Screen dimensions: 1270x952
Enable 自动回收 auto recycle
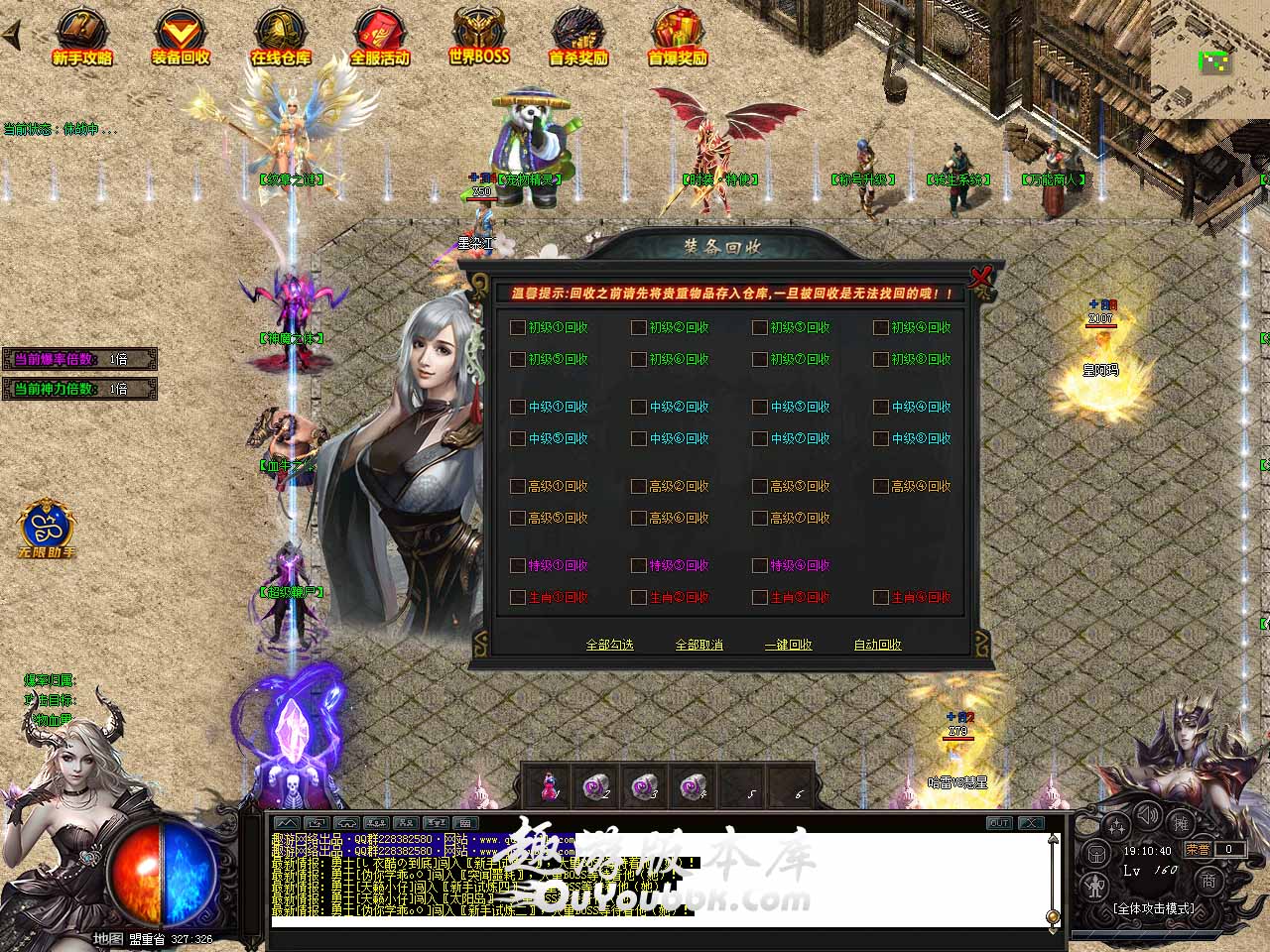[x=877, y=645]
